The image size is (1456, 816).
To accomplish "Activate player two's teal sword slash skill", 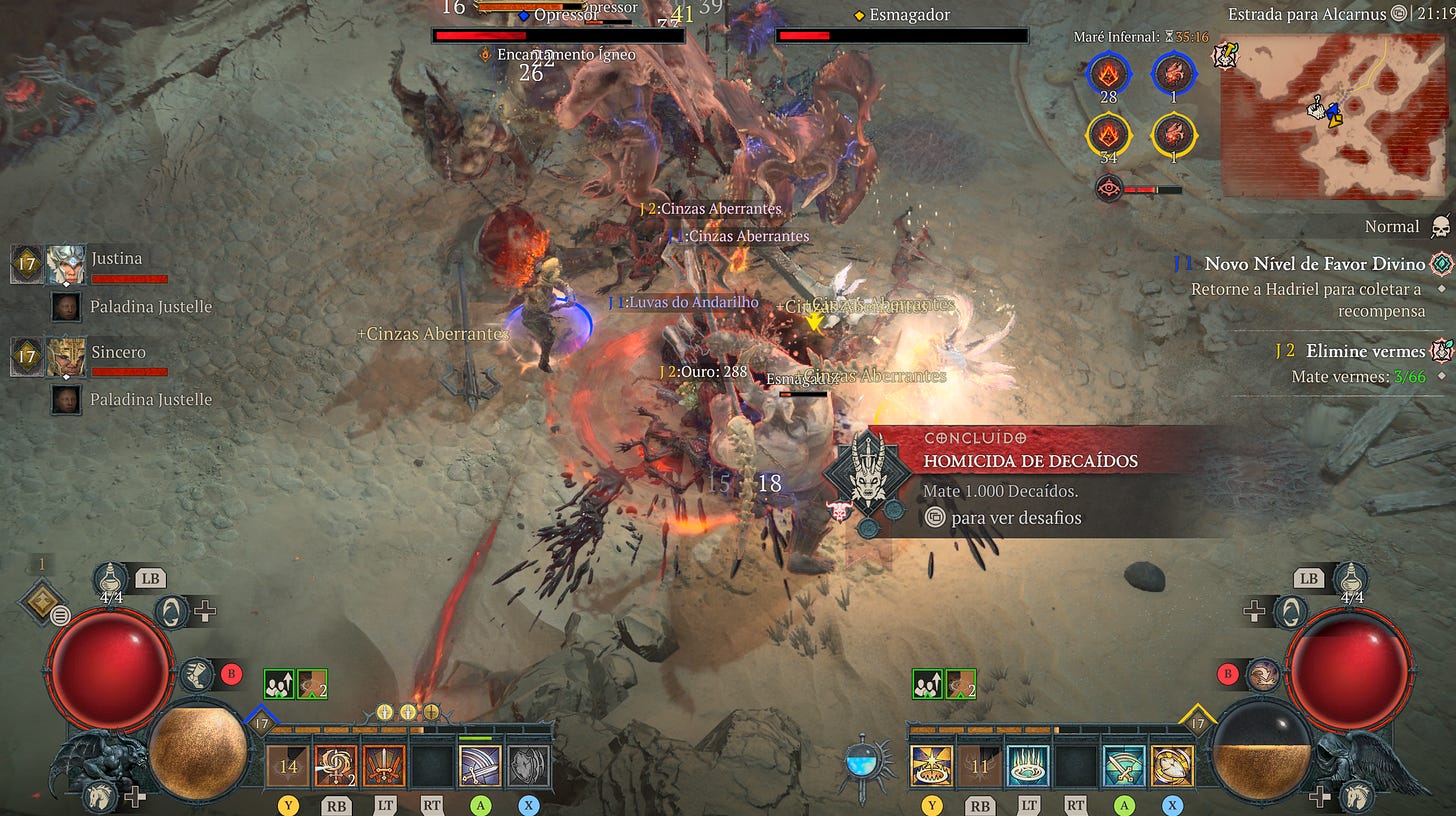I will (x=1123, y=766).
